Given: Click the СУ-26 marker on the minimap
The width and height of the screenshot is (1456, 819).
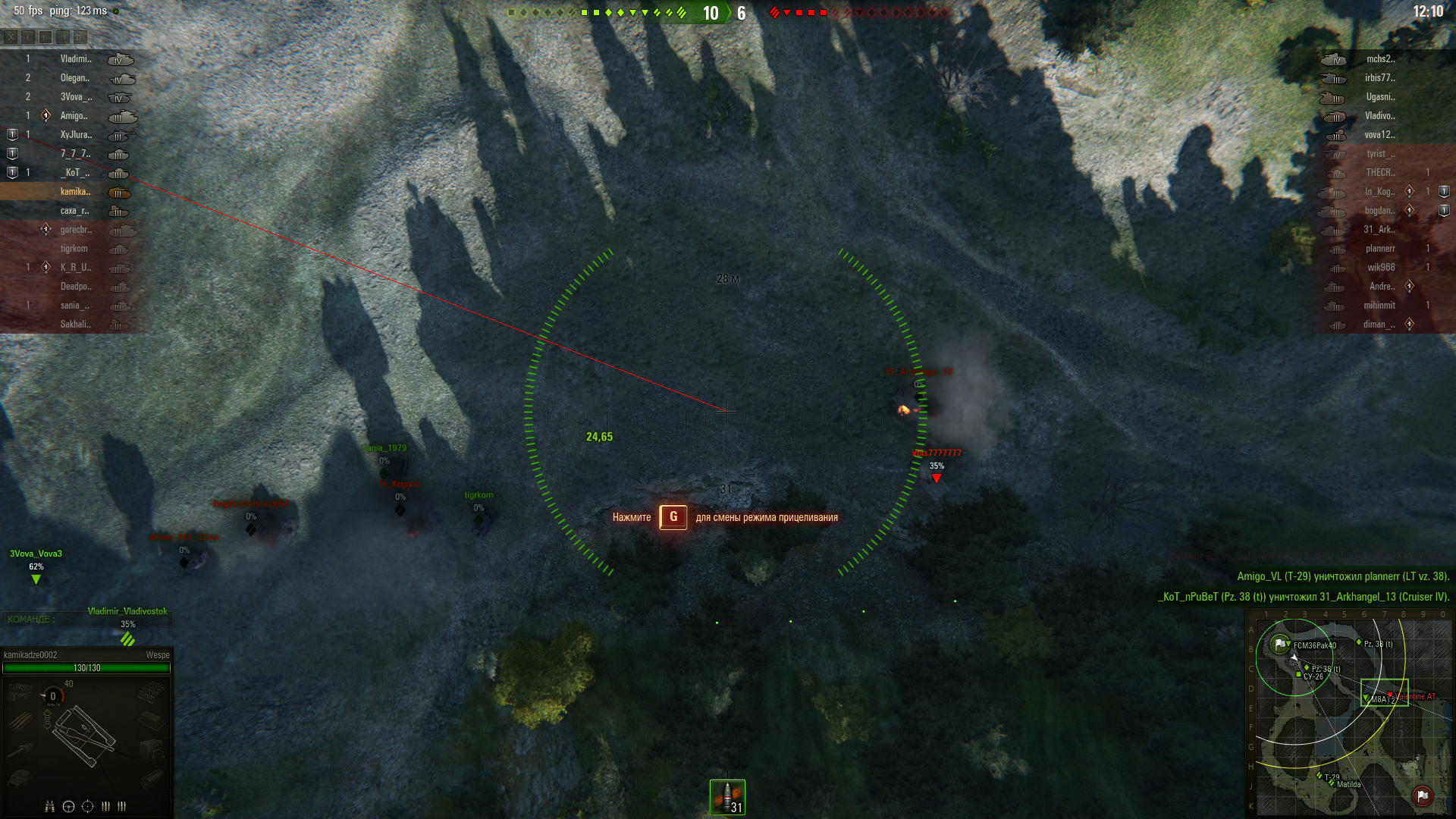Looking at the screenshot, I should pos(1299,674).
